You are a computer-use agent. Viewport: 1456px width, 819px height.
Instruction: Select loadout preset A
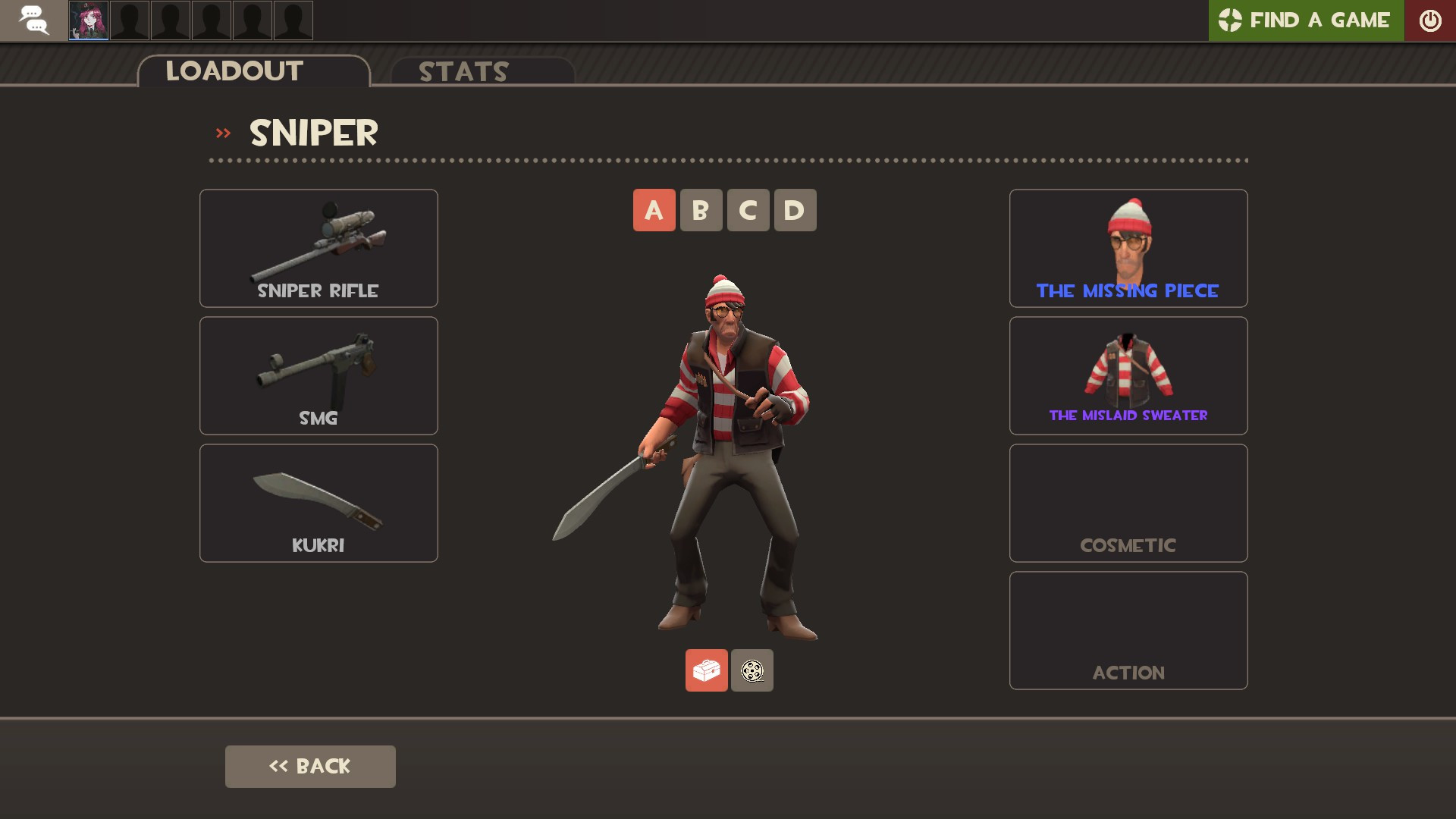point(654,210)
